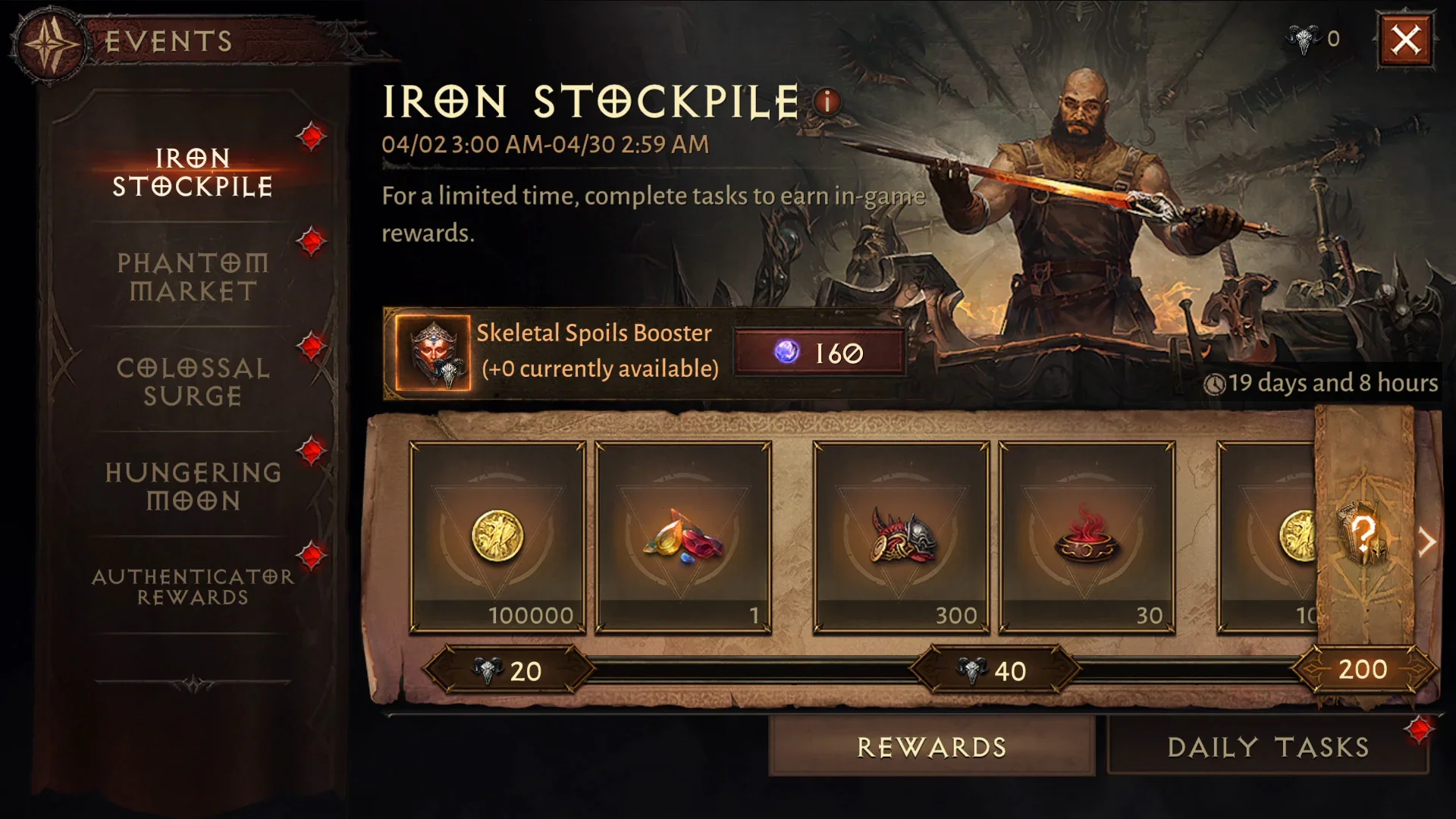Viewport: 1456px width, 819px height.
Task: Select the 100000 gold reward tile
Action: click(497, 537)
